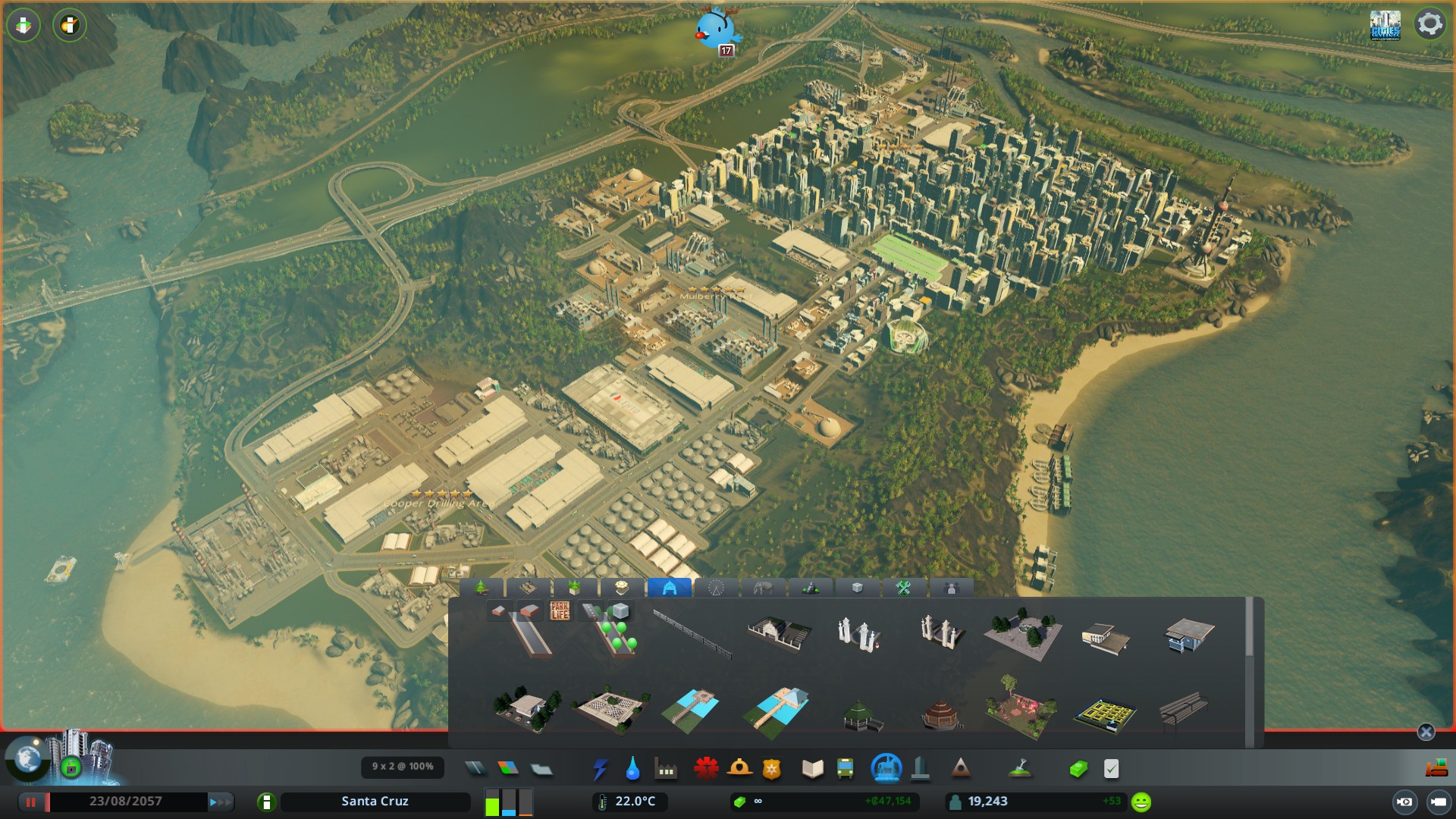Open the Public Transport bus menu
The height and width of the screenshot is (819, 1456).
point(845,769)
